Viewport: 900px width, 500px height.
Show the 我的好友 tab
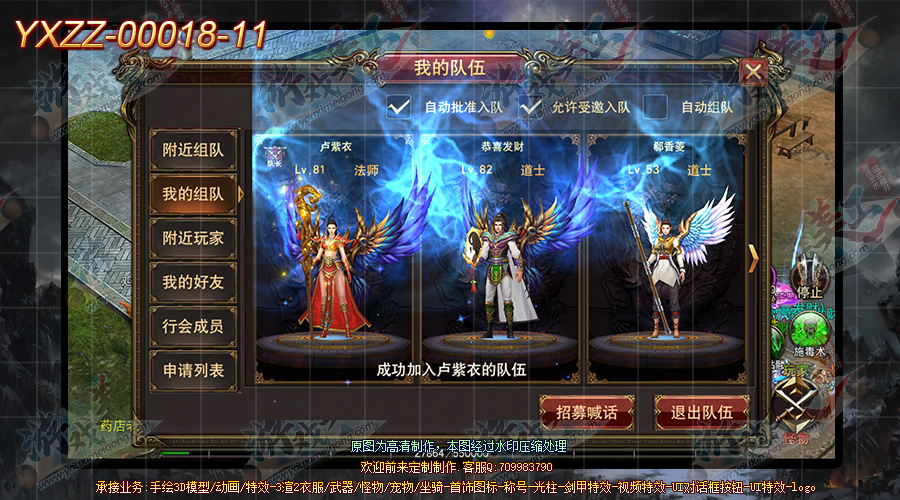pyautogui.click(x=193, y=283)
